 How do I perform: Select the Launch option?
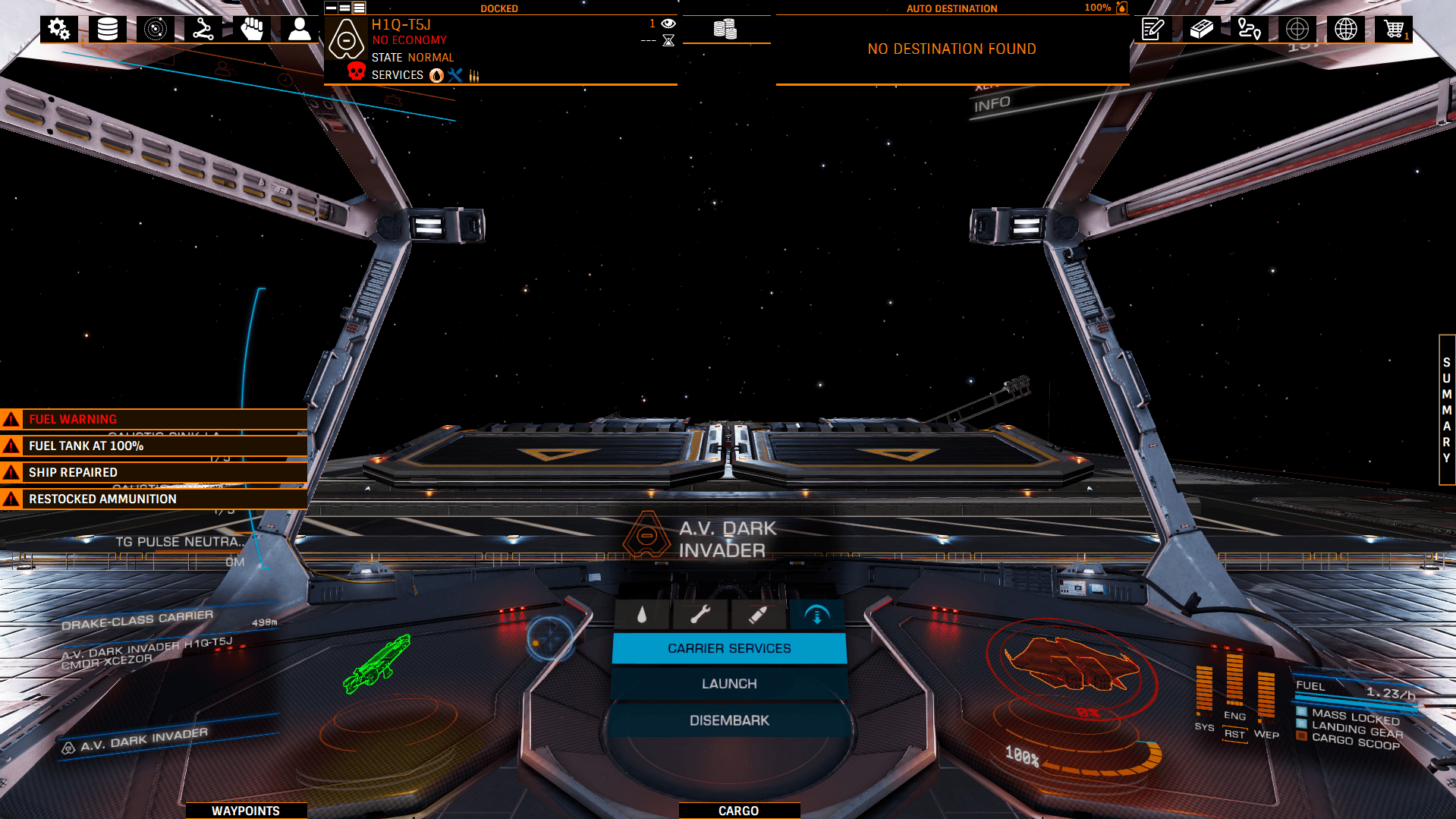pos(729,684)
